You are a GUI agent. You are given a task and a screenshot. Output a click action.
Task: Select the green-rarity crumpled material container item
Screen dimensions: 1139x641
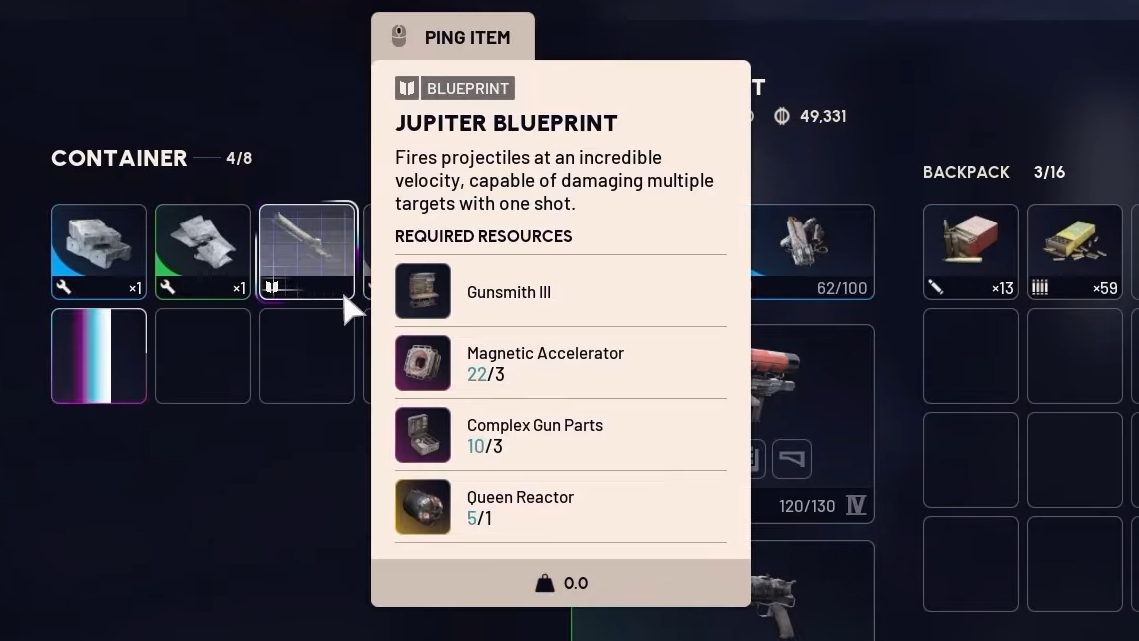pyautogui.click(x=203, y=251)
